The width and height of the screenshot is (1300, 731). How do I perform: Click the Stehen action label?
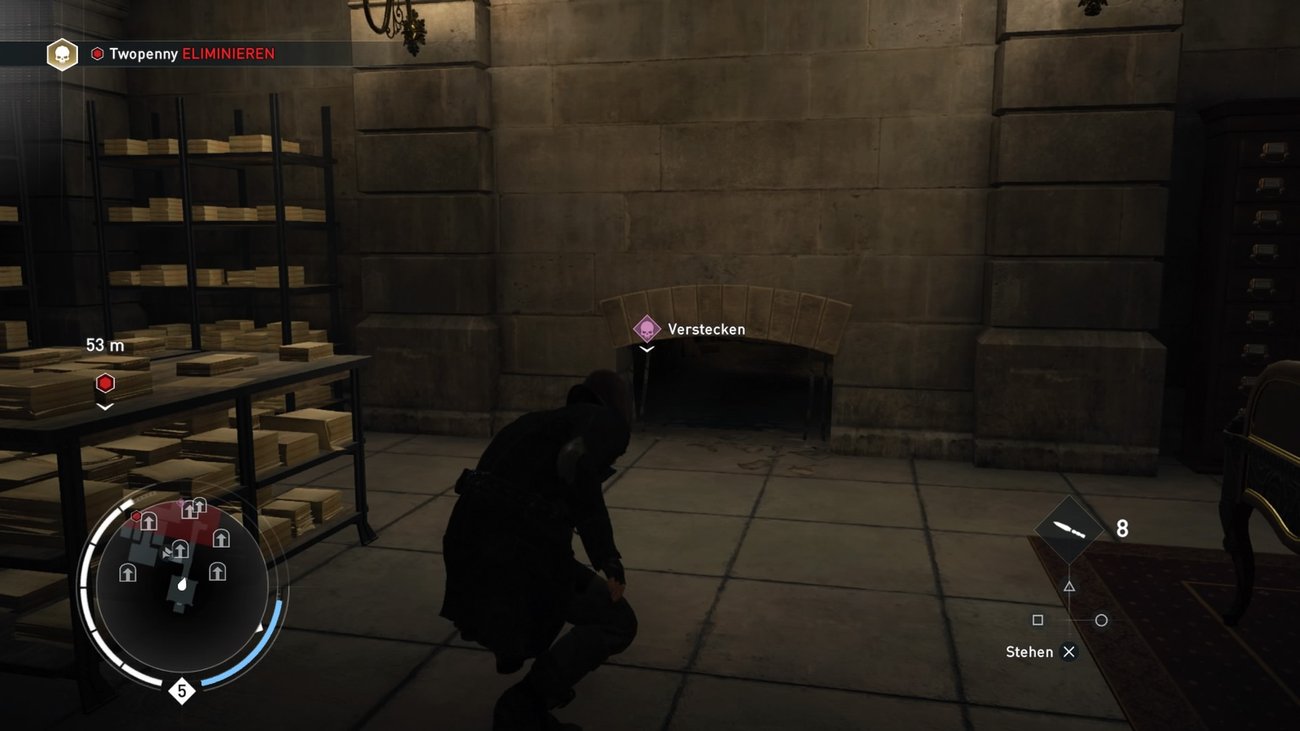click(1029, 651)
